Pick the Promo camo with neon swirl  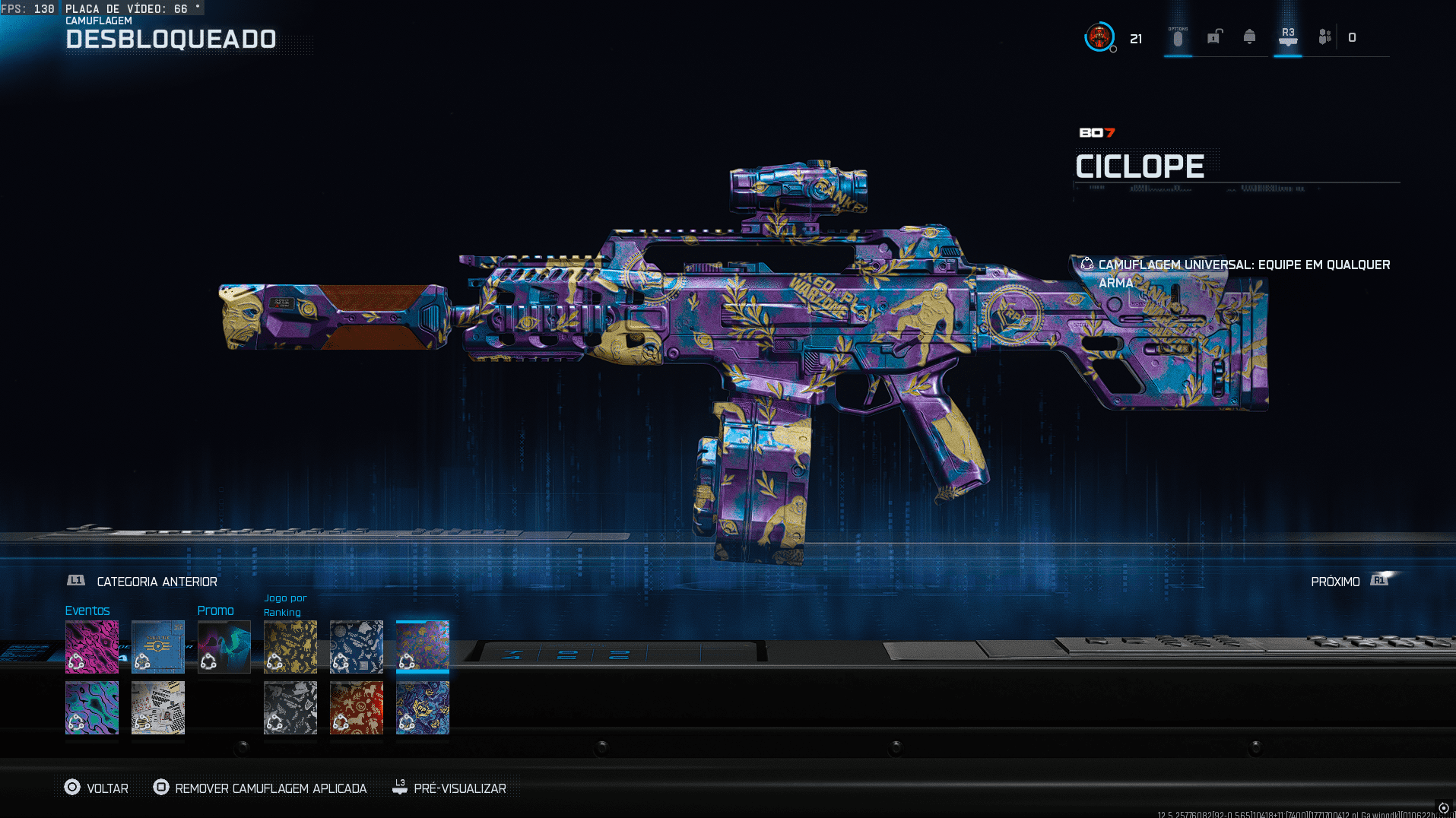pyautogui.click(x=224, y=647)
